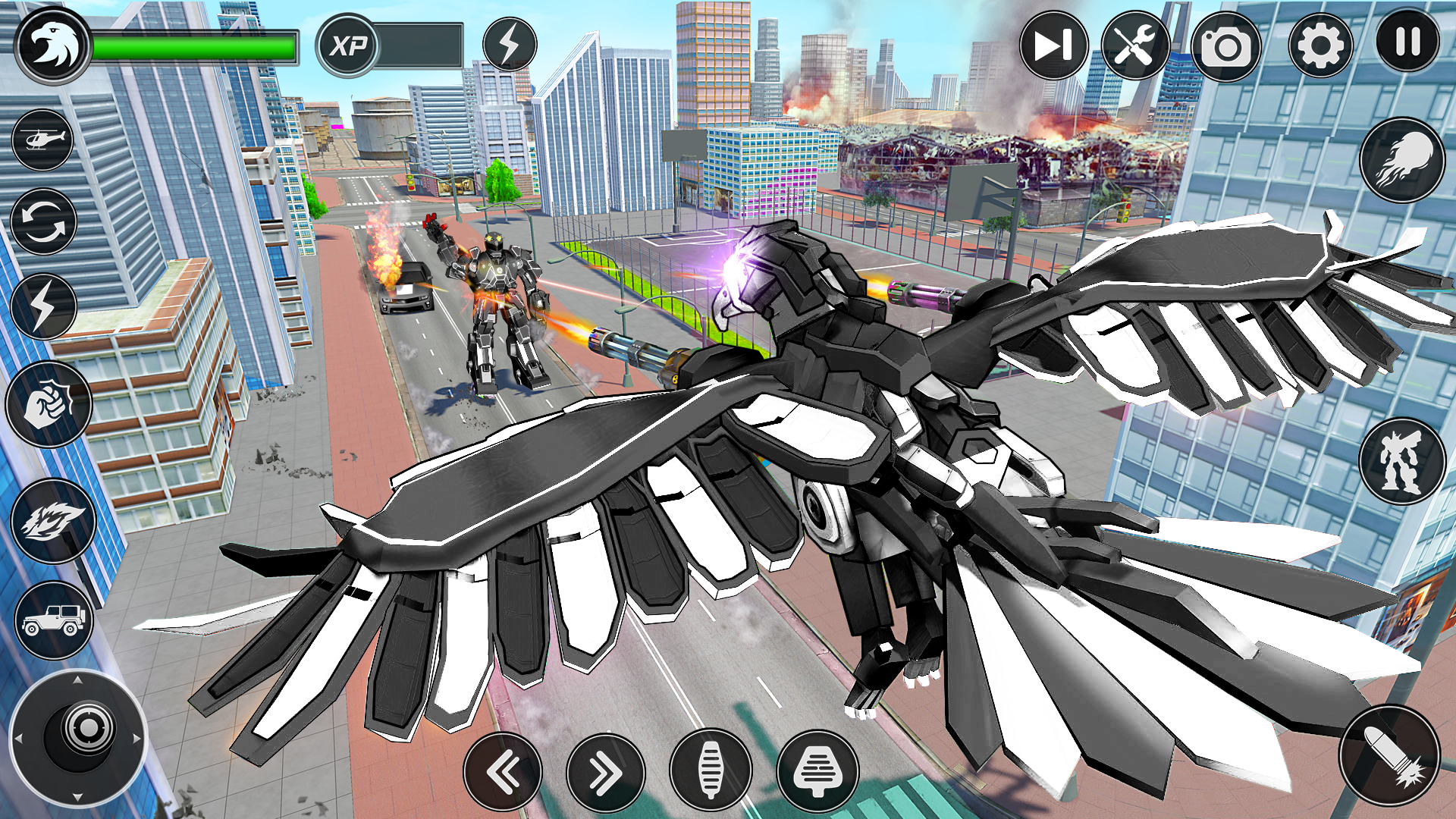Viewport: 1456px width, 819px height.
Task: Tap the double right chevron button
Action: [605, 773]
